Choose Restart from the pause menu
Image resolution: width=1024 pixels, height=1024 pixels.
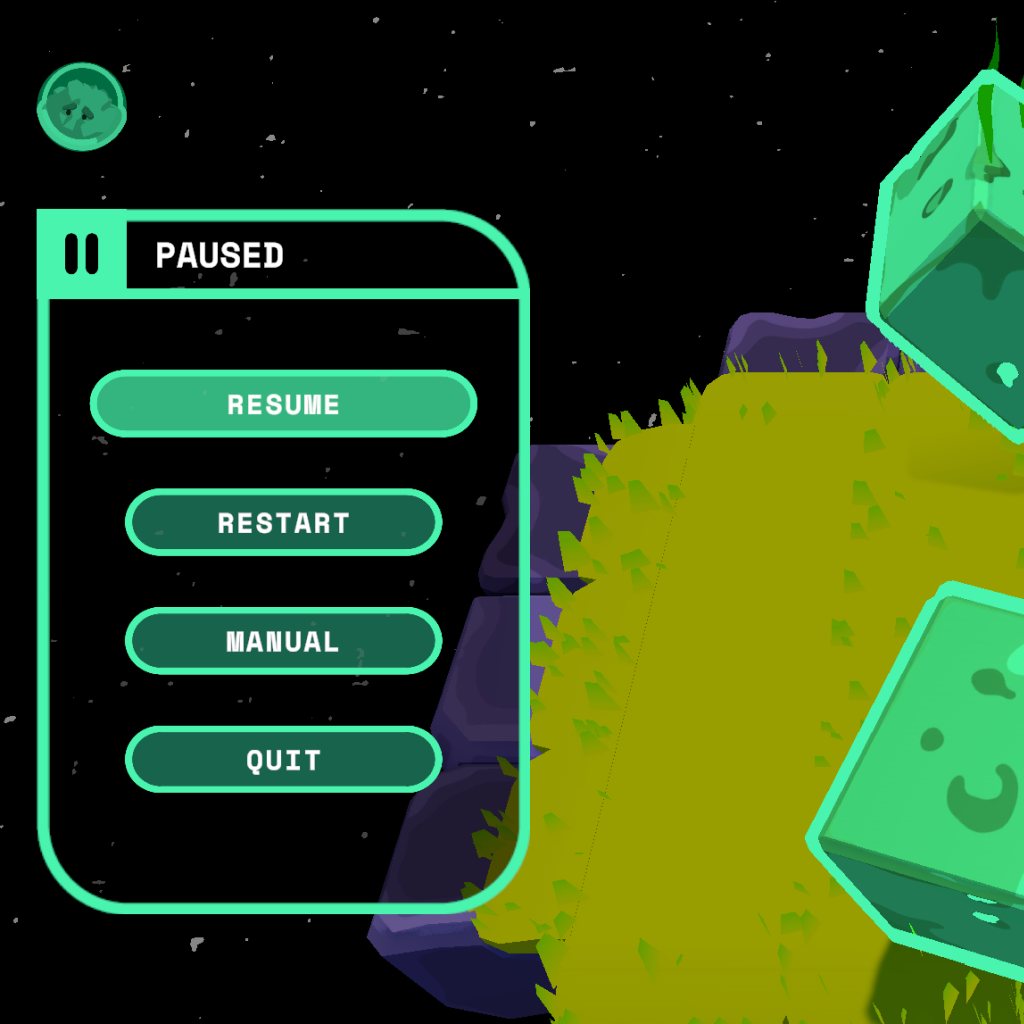283,522
